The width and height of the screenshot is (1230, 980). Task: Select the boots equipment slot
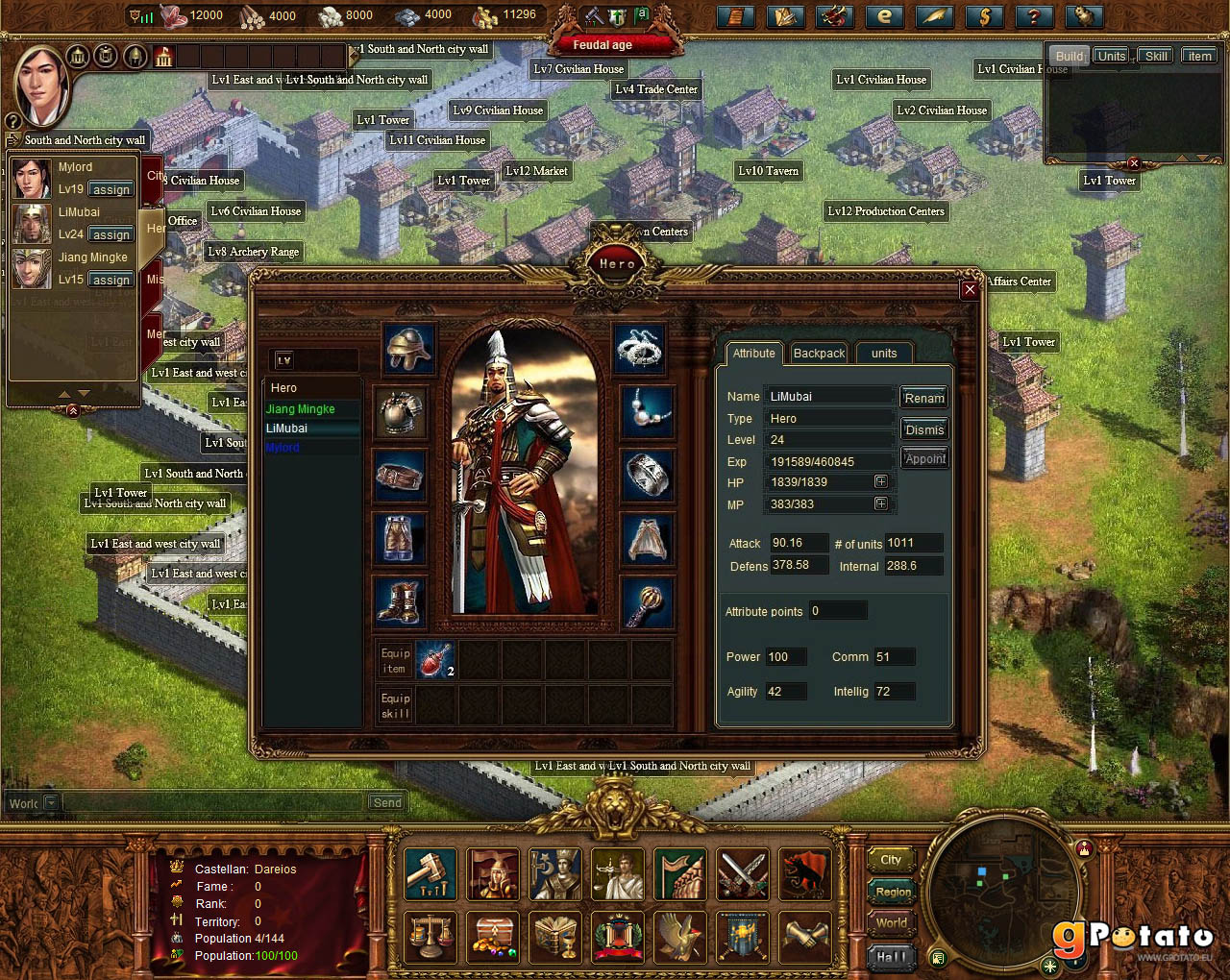coord(399,603)
